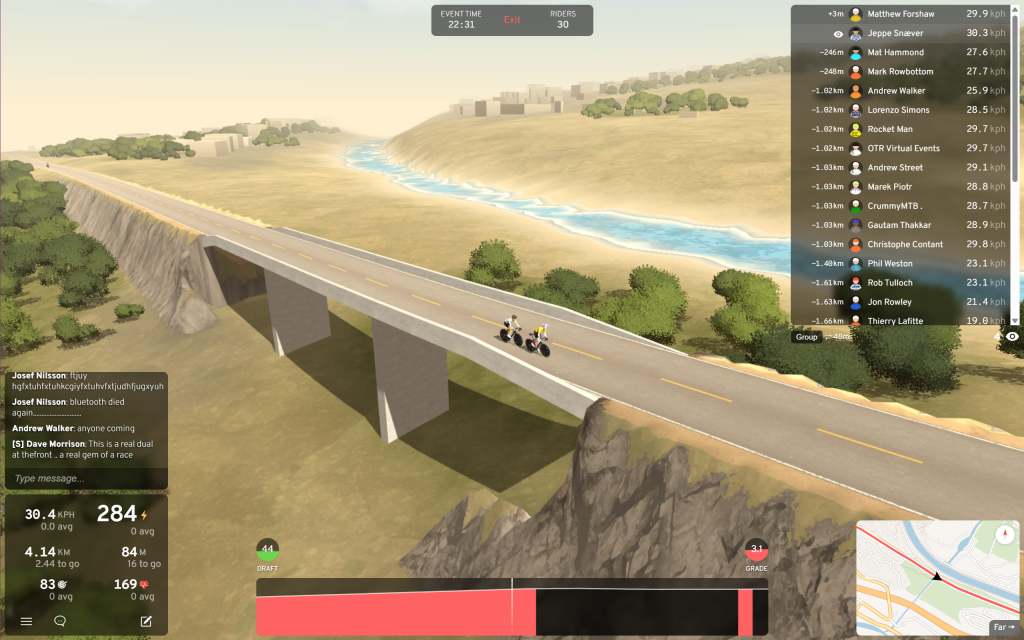Open the edit stats pencil icon
Viewport: 1024px width, 640px height.
tap(146, 621)
